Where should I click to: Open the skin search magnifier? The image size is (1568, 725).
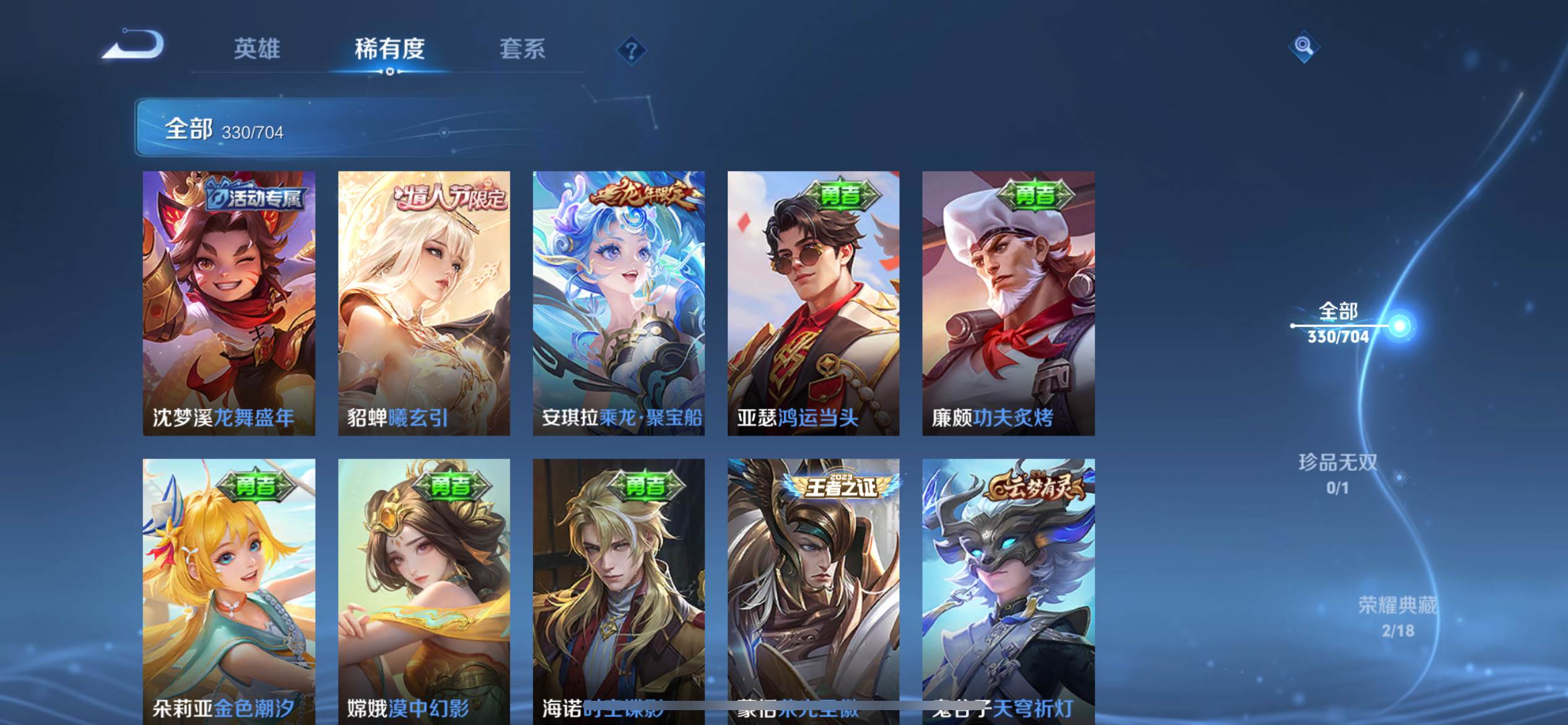1304,46
